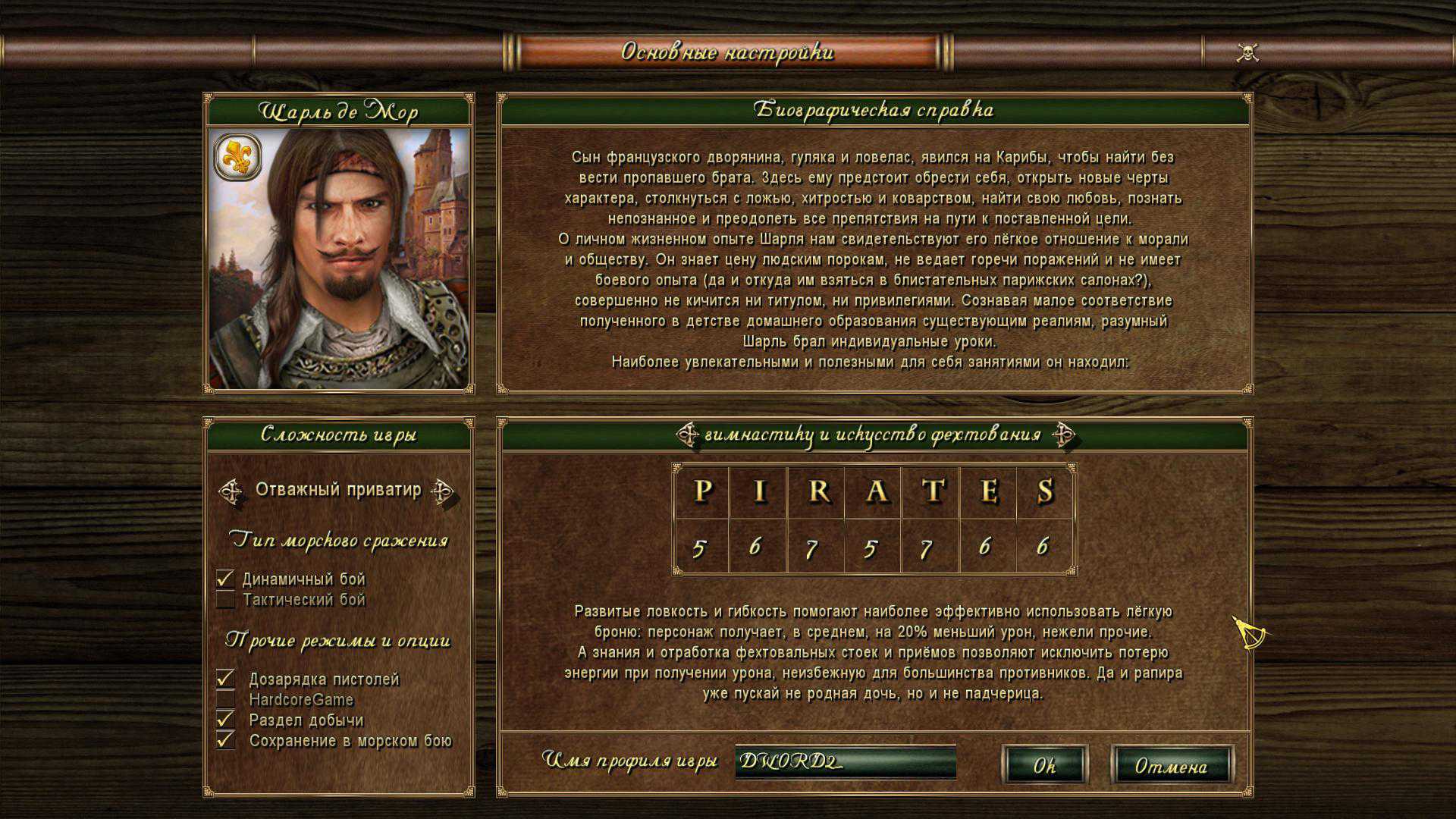Raise difficulty with arrow right of Отважный приватир

(442, 491)
